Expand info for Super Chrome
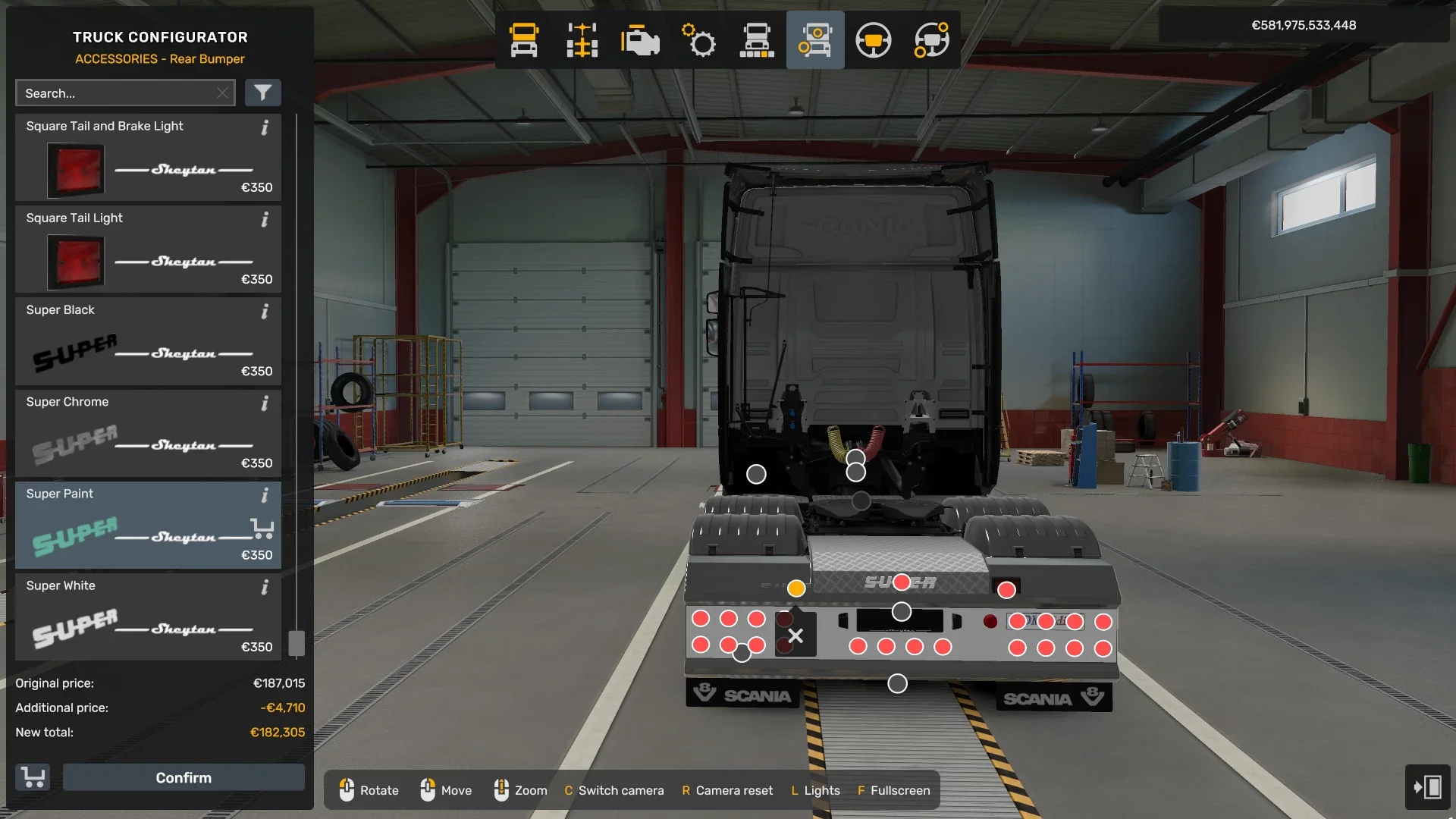1456x819 pixels. point(265,404)
